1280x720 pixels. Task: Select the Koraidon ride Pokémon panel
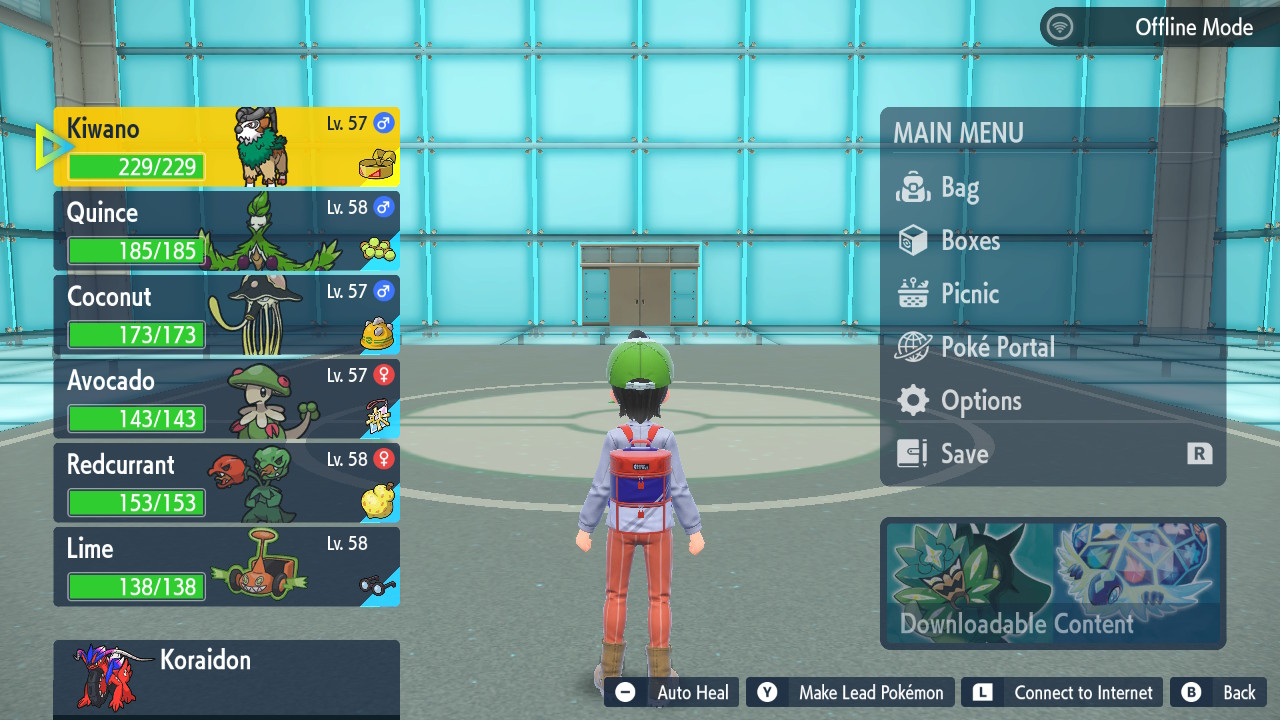click(x=226, y=678)
